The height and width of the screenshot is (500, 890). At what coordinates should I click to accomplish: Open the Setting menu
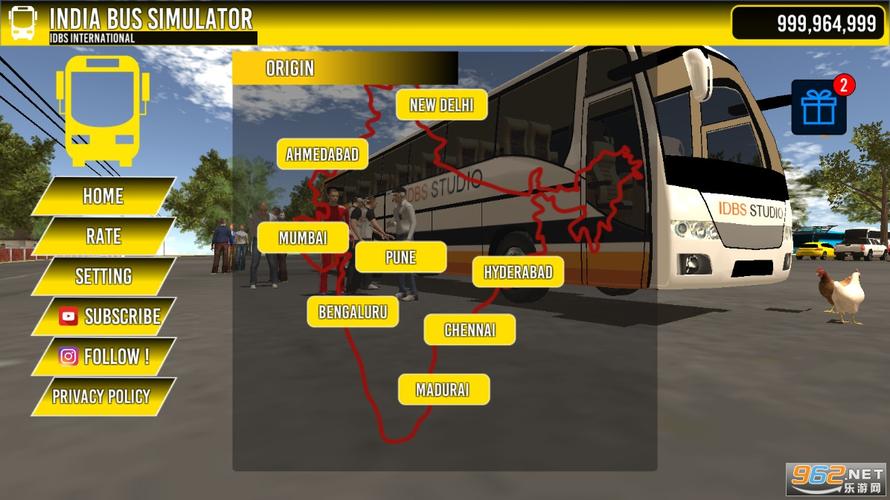(x=103, y=276)
